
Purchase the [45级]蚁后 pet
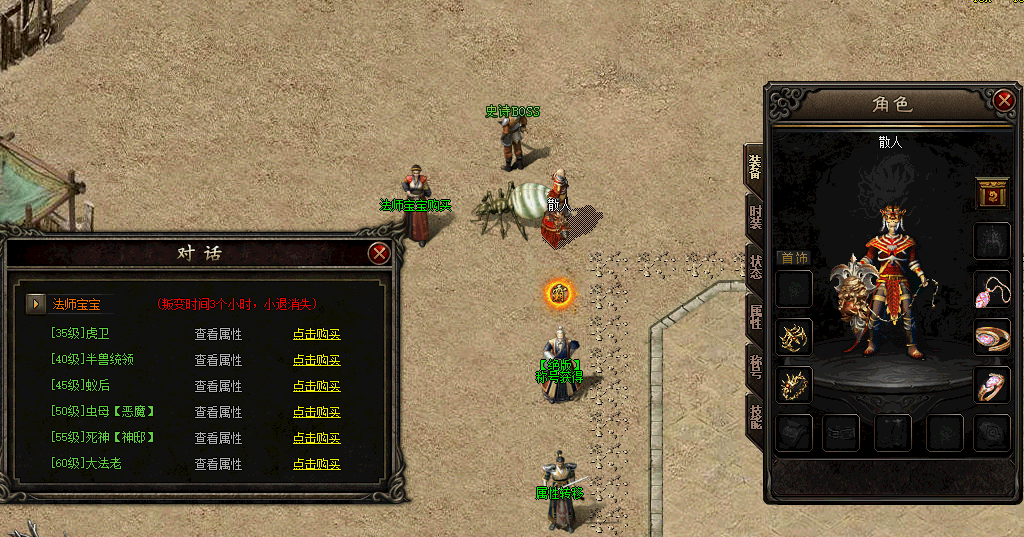(x=316, y=386)
